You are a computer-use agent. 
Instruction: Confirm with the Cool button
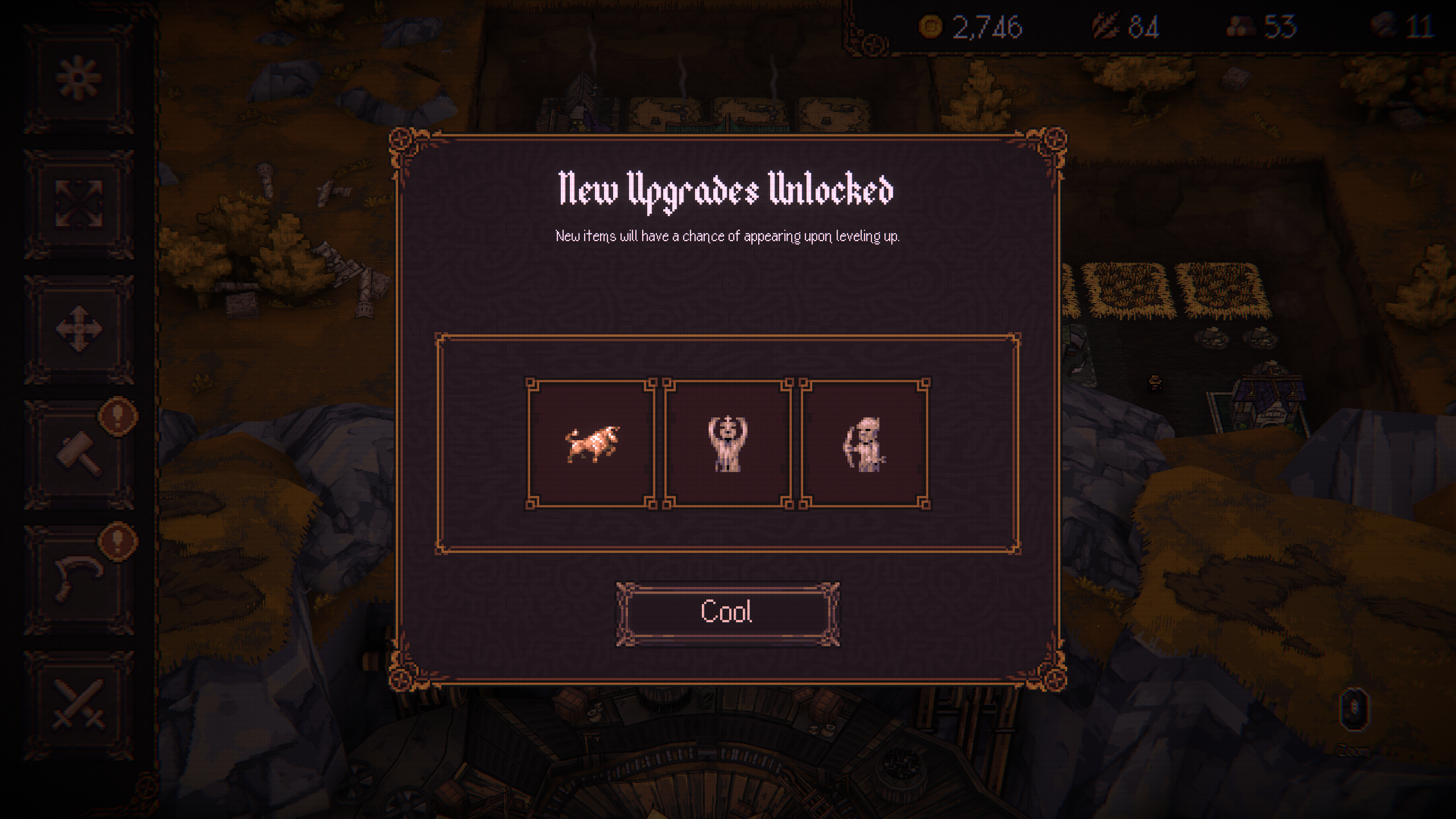click(x=727, y=613)
